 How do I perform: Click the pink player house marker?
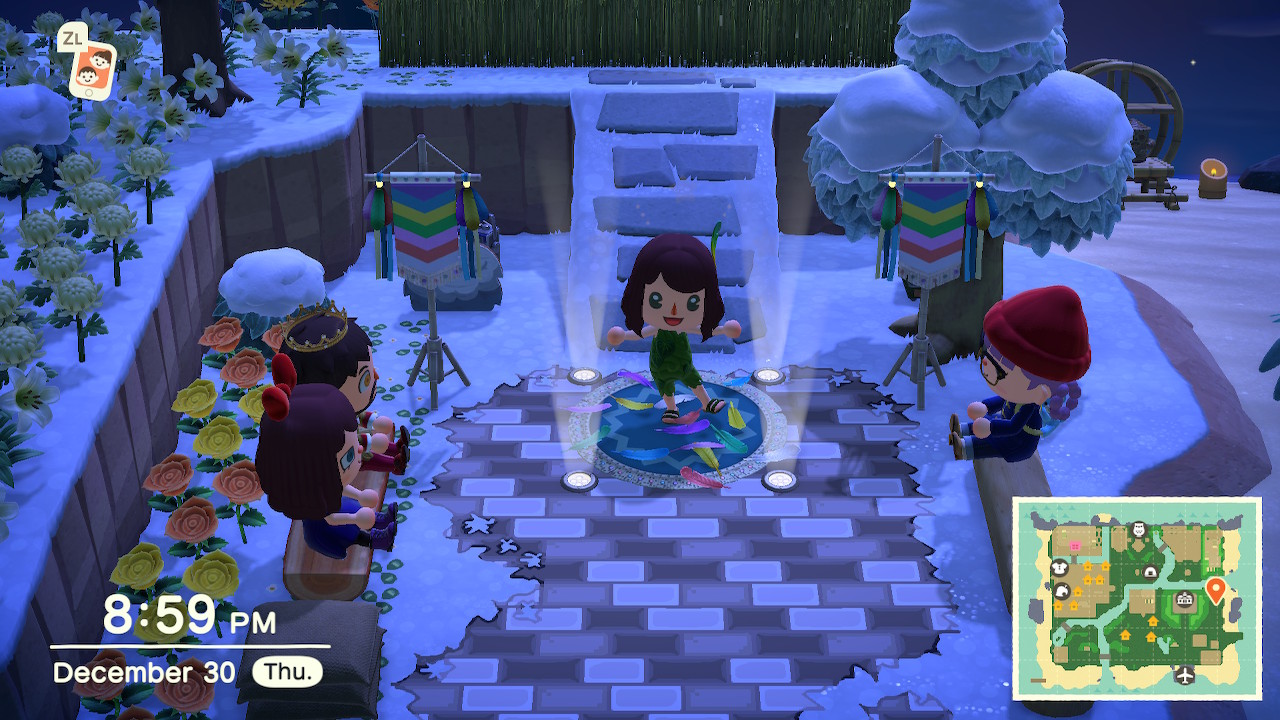click(x=1076, y=546)
